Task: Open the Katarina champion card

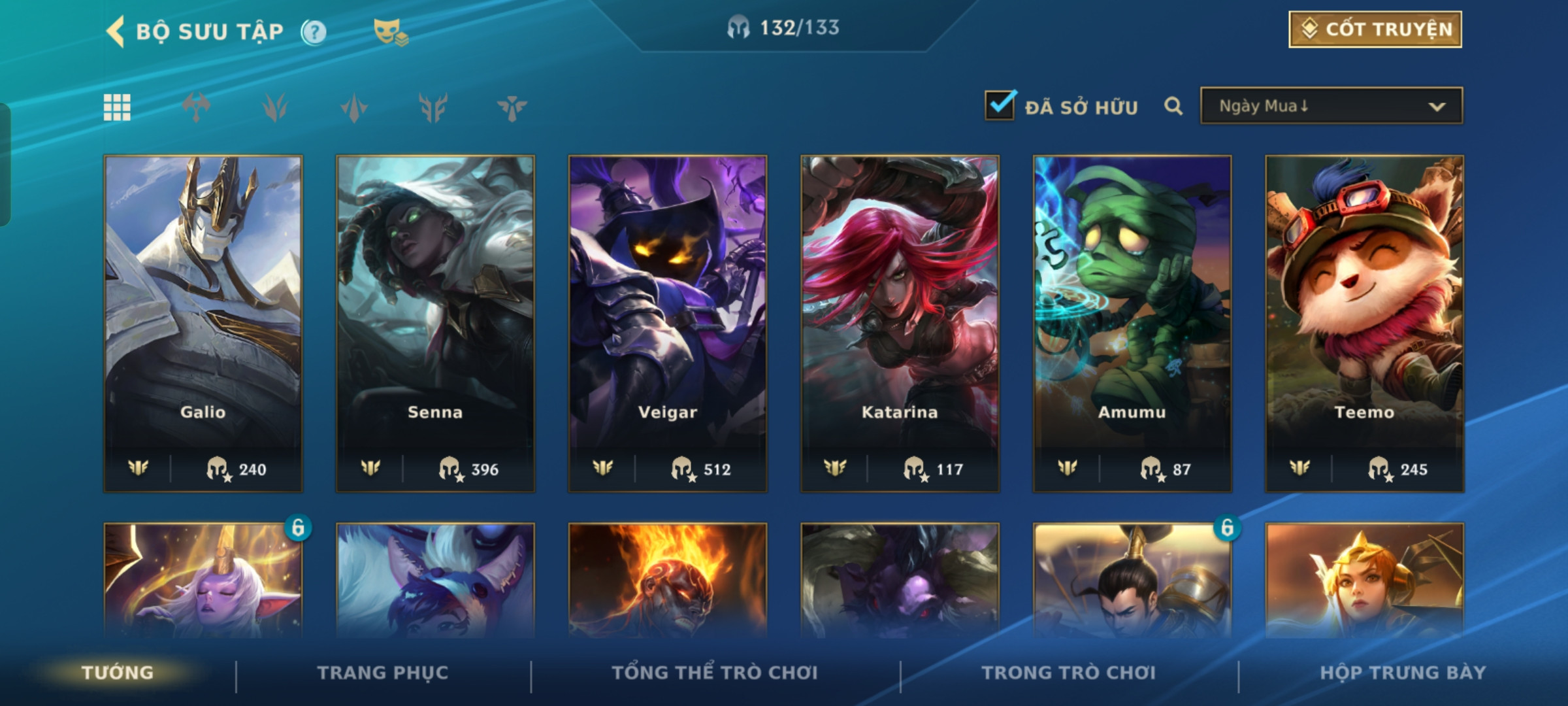Action: pyautogui.click(x=900, y=323)
